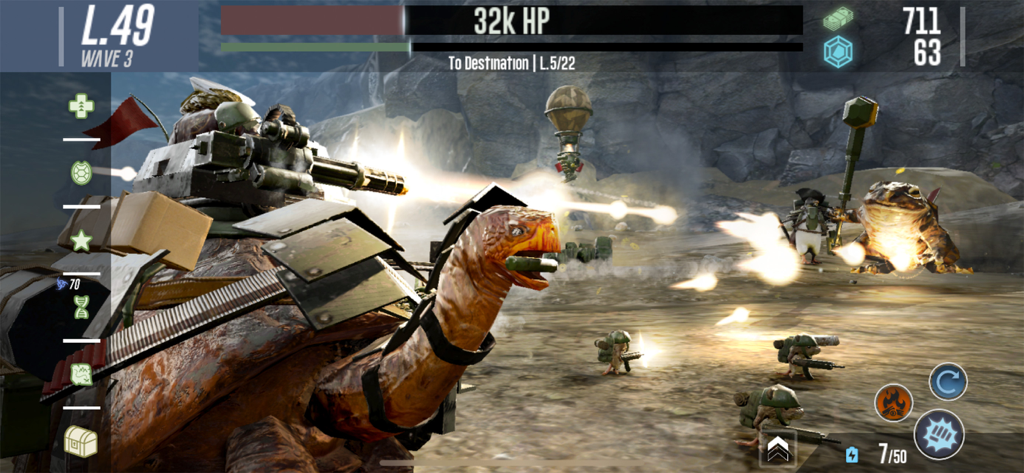Open the green medical cross menu

(x=81, y=105)
